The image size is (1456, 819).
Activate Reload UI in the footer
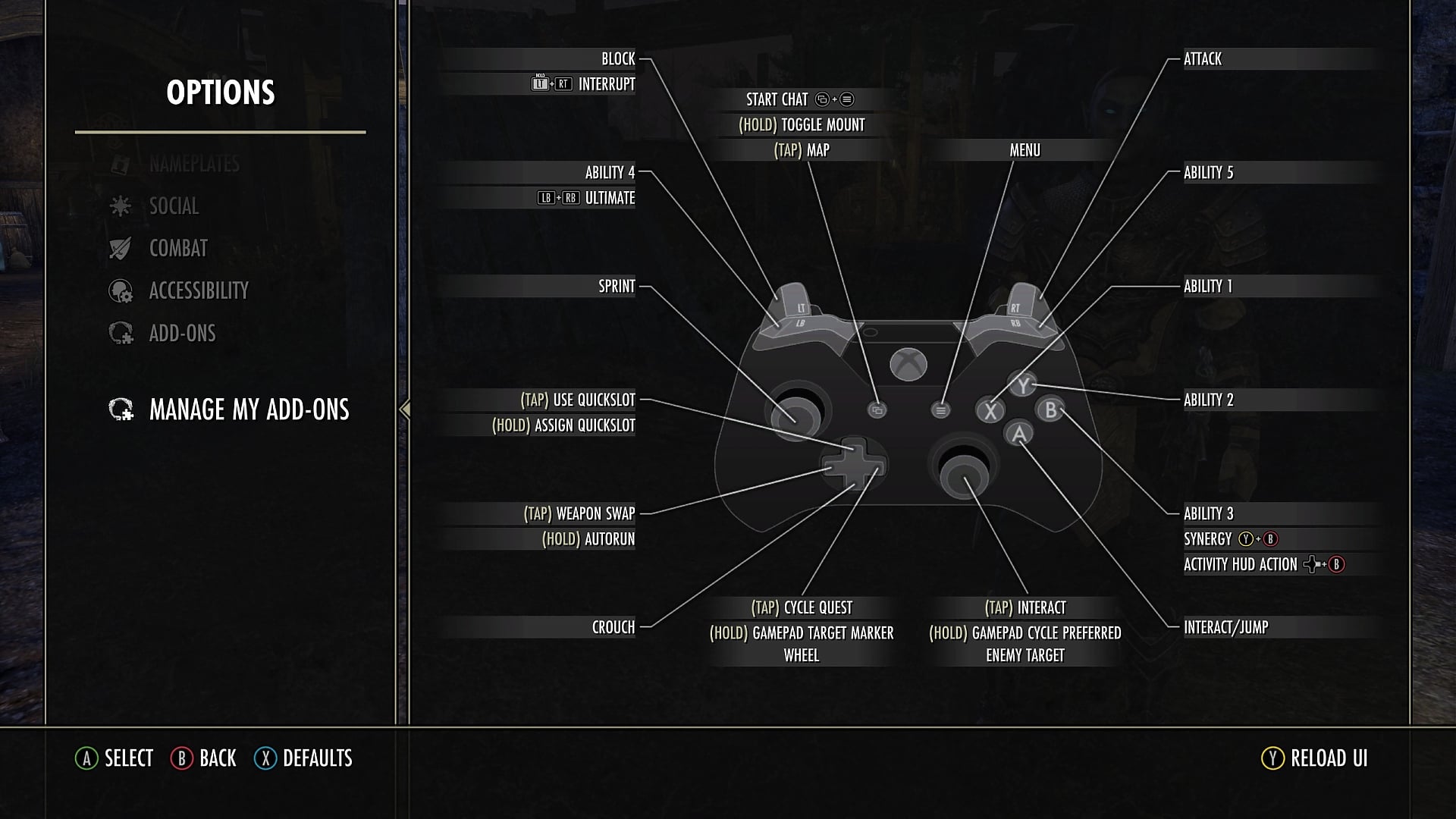click(1316, 758)
